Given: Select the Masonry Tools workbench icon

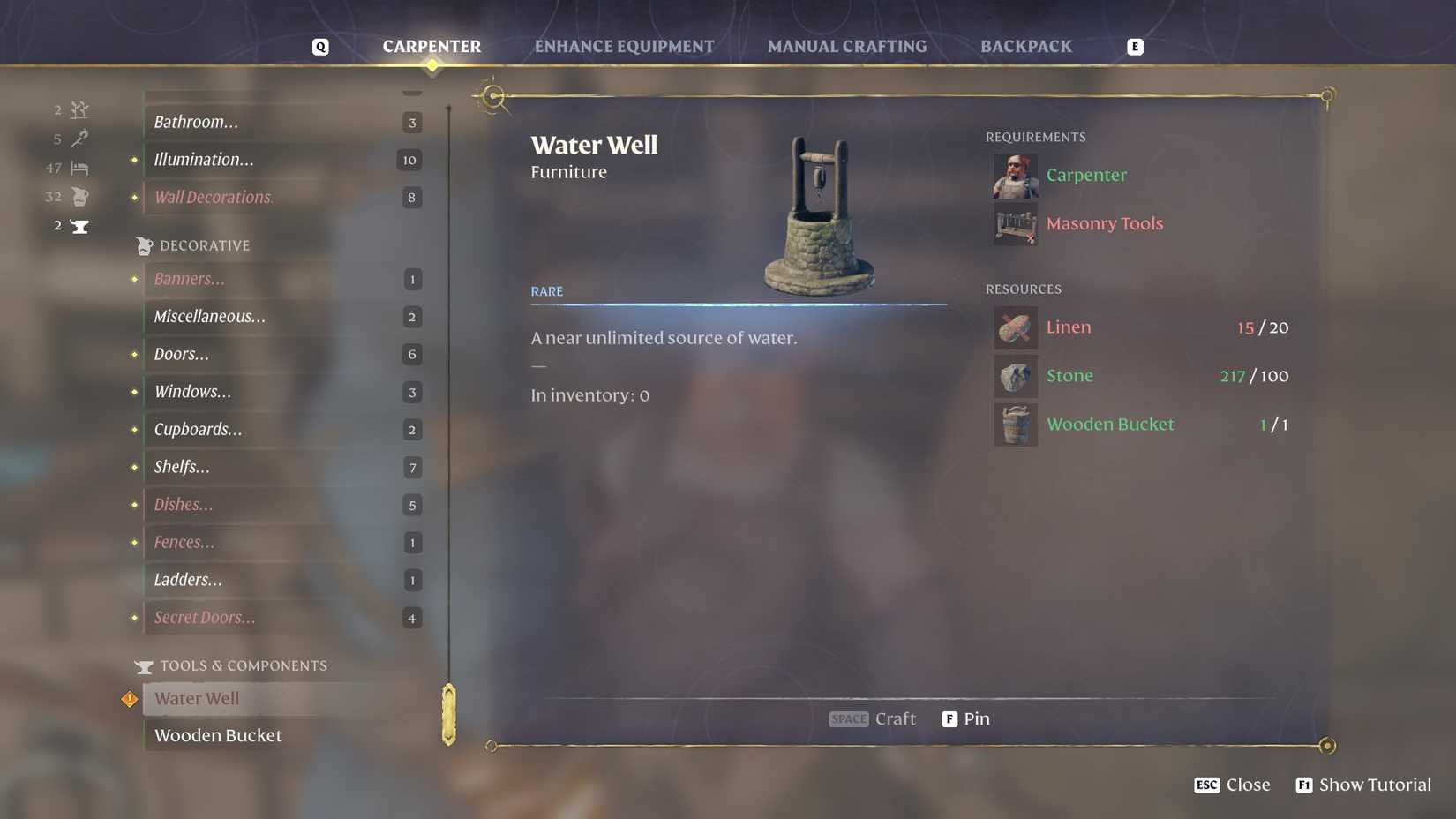Looking at the screenshot, I should (x=1015, y=225).
